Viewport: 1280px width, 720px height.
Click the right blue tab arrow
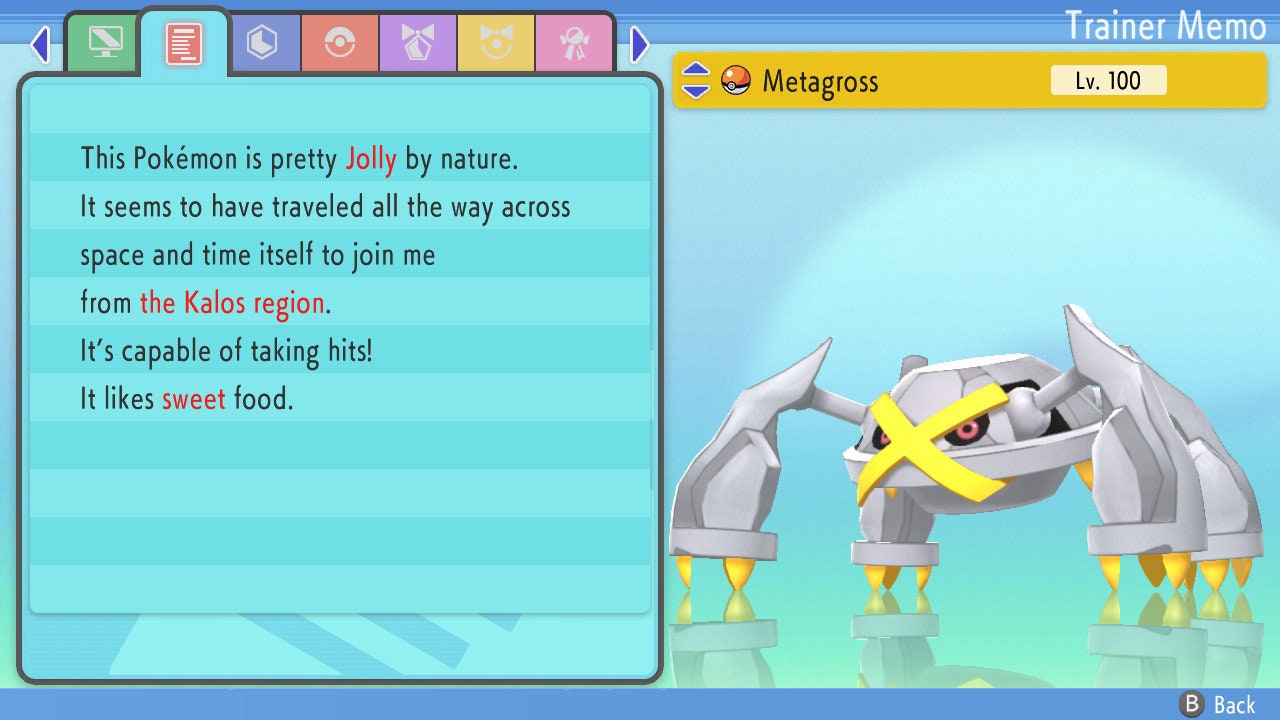pos(640,44)
